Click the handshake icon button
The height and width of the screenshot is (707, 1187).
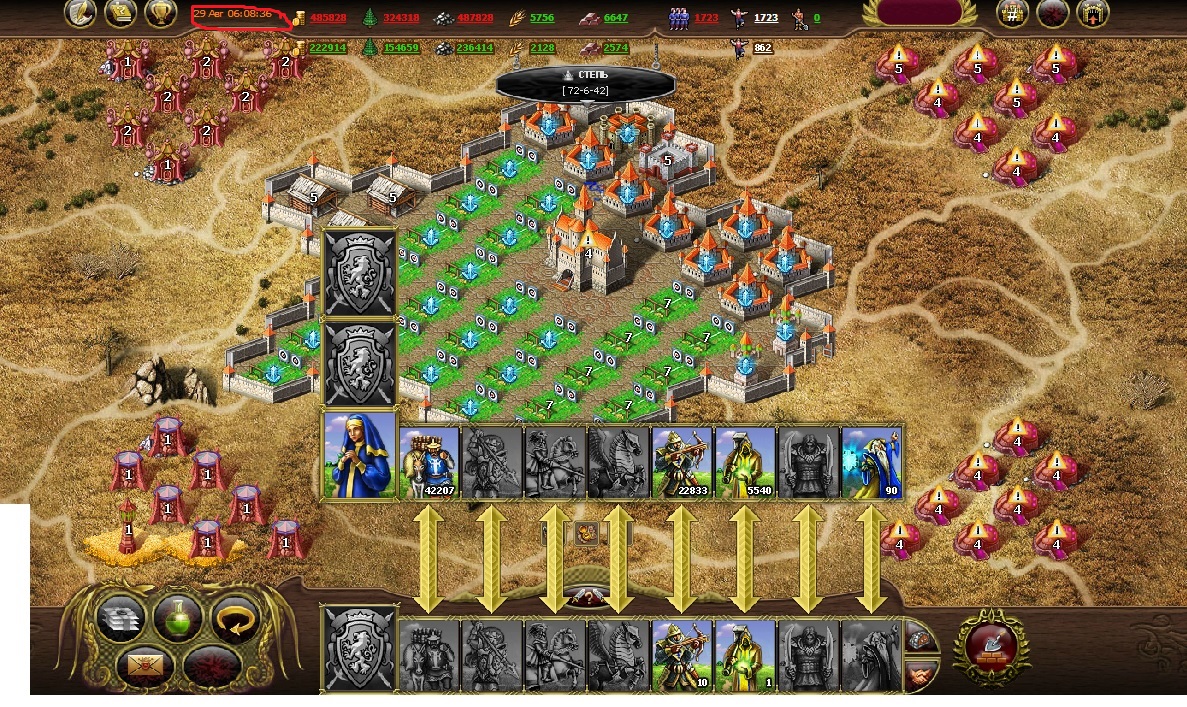[922, 677]
